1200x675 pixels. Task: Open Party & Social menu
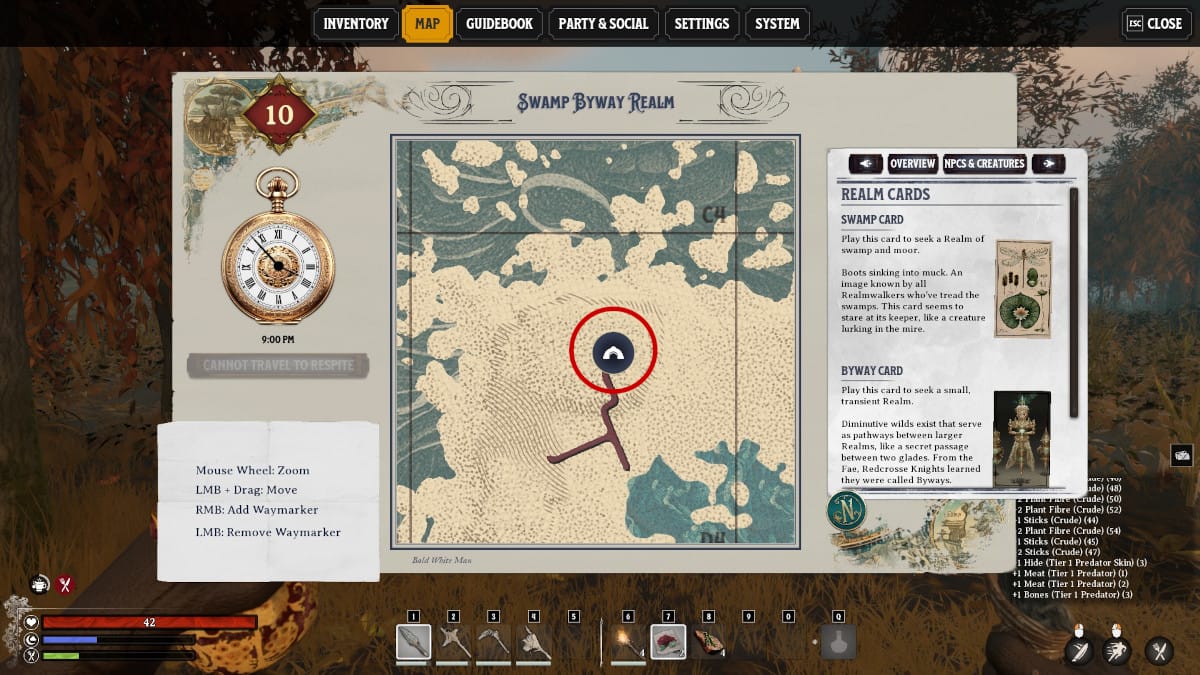[603, 24]
